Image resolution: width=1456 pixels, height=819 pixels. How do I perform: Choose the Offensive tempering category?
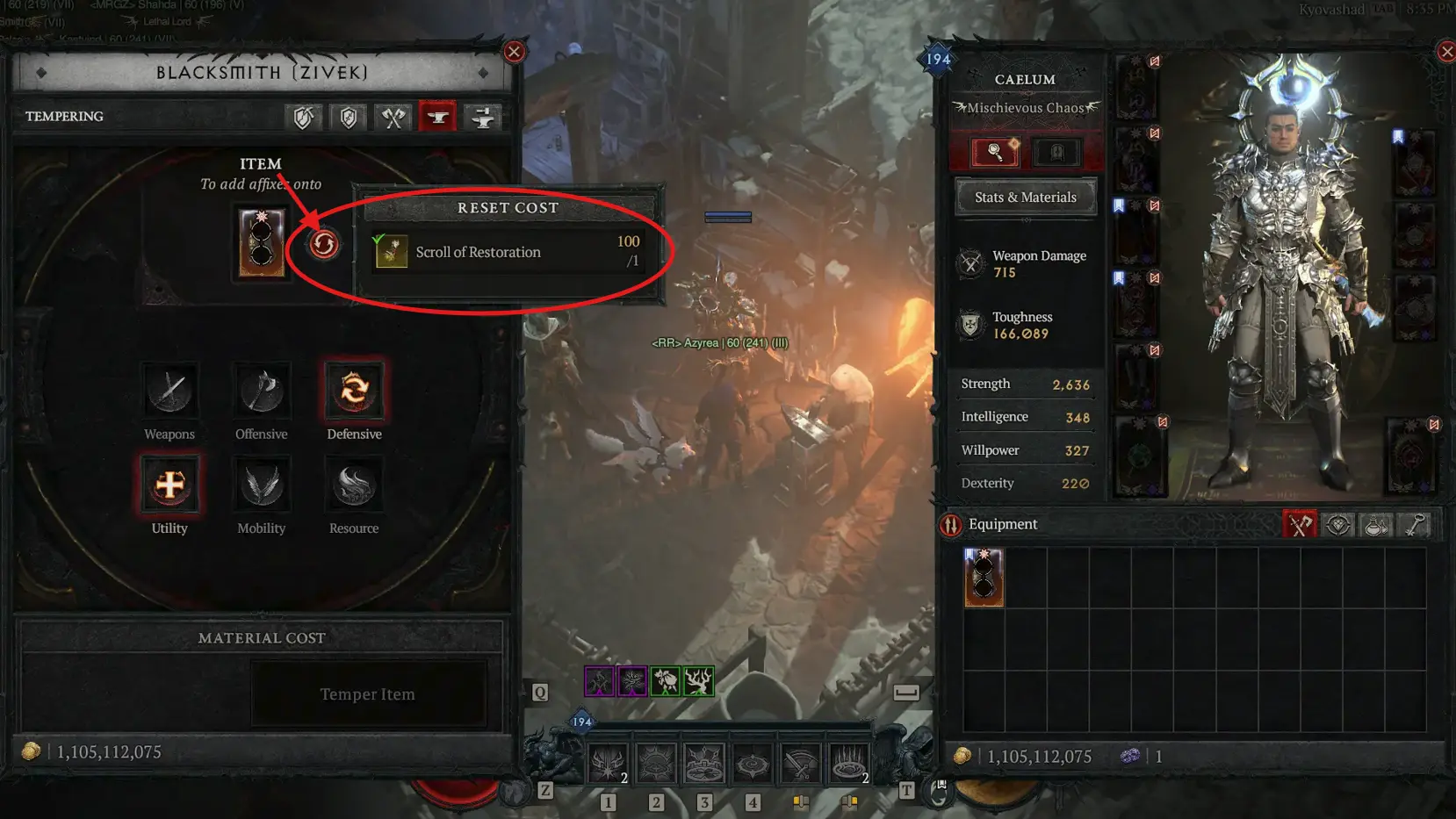tap(262, 391)
